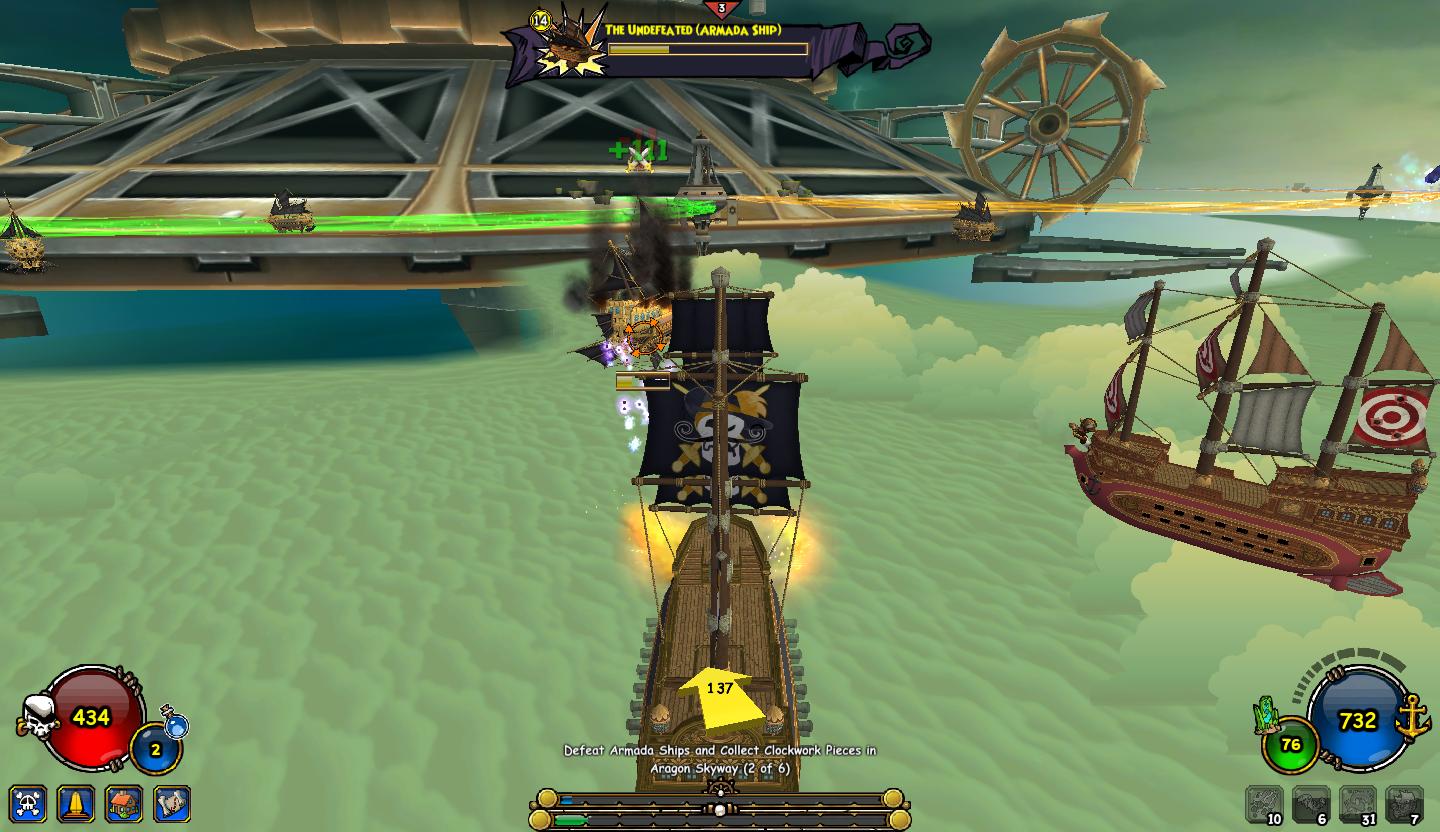Open the rolled treasure map button
Viewport: 1440px width, 832px height.
point(172,803)
